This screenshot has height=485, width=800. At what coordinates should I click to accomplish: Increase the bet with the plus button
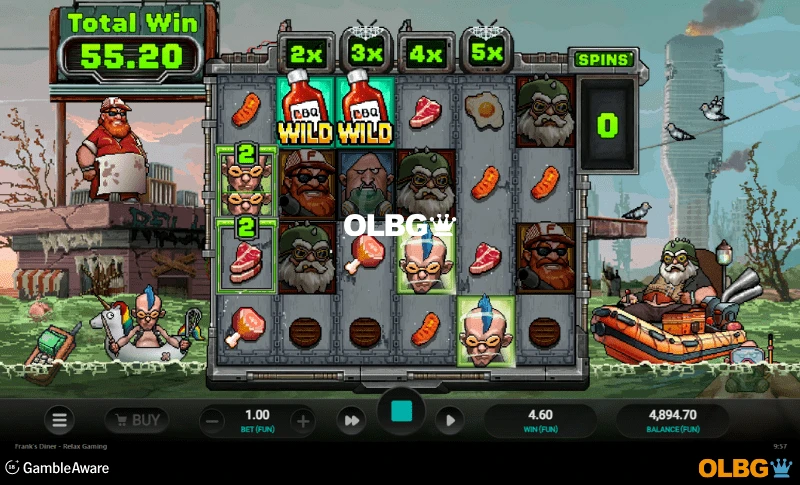pos(302,421)
